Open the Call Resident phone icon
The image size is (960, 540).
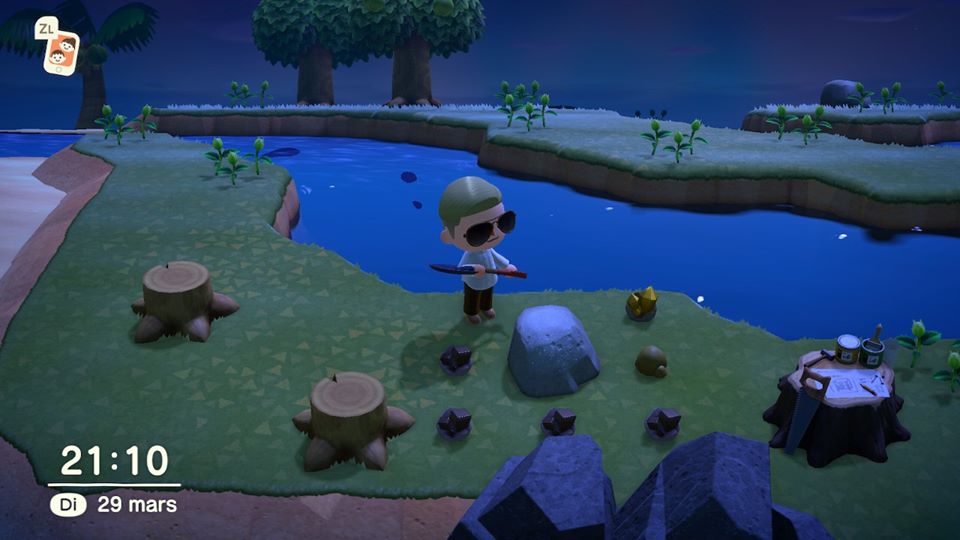coord(61,51)
